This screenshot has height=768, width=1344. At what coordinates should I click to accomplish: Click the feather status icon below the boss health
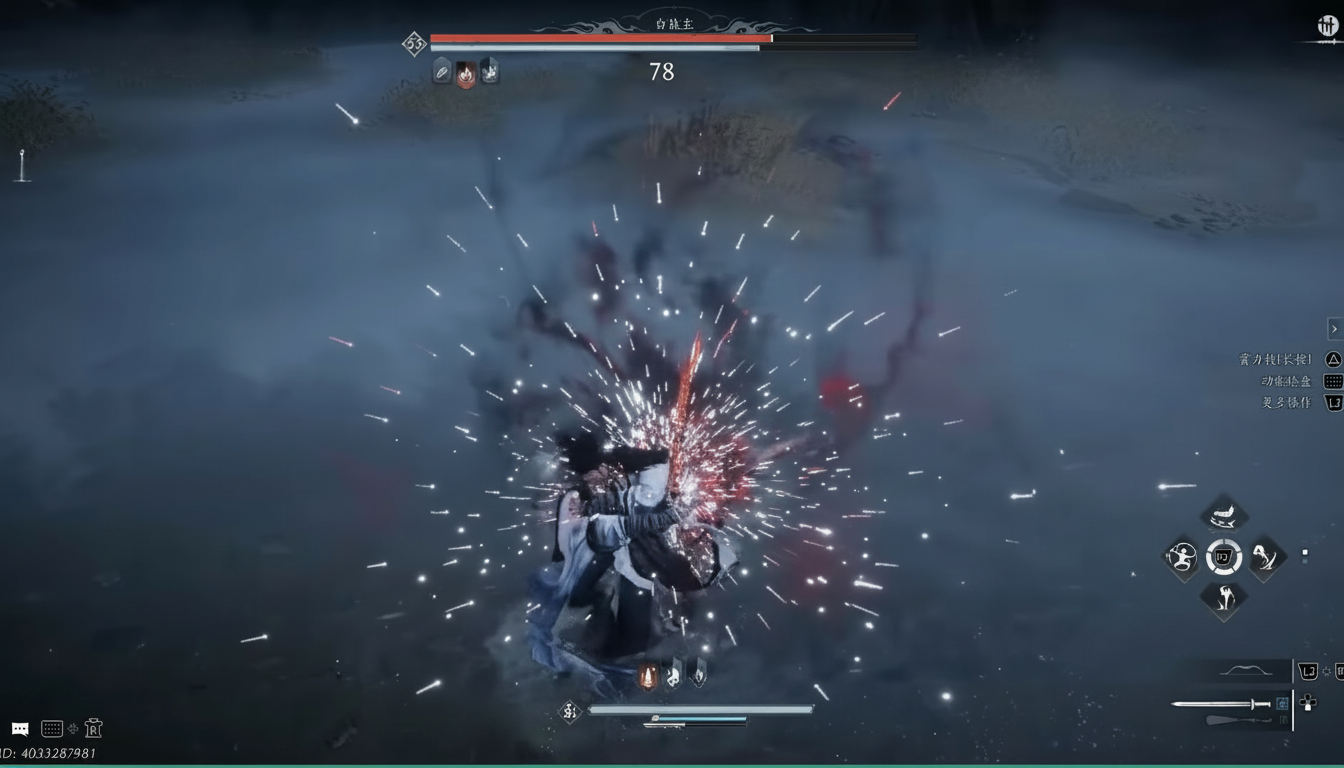tap(440, 71)
